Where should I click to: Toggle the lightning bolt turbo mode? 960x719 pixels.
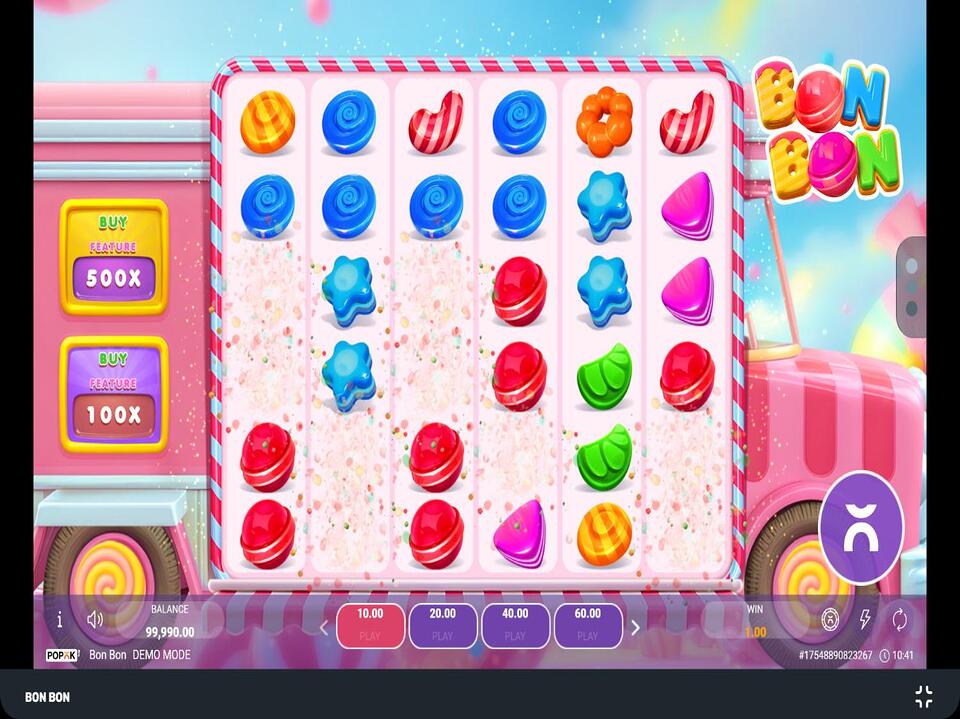[x=865, y=620]
